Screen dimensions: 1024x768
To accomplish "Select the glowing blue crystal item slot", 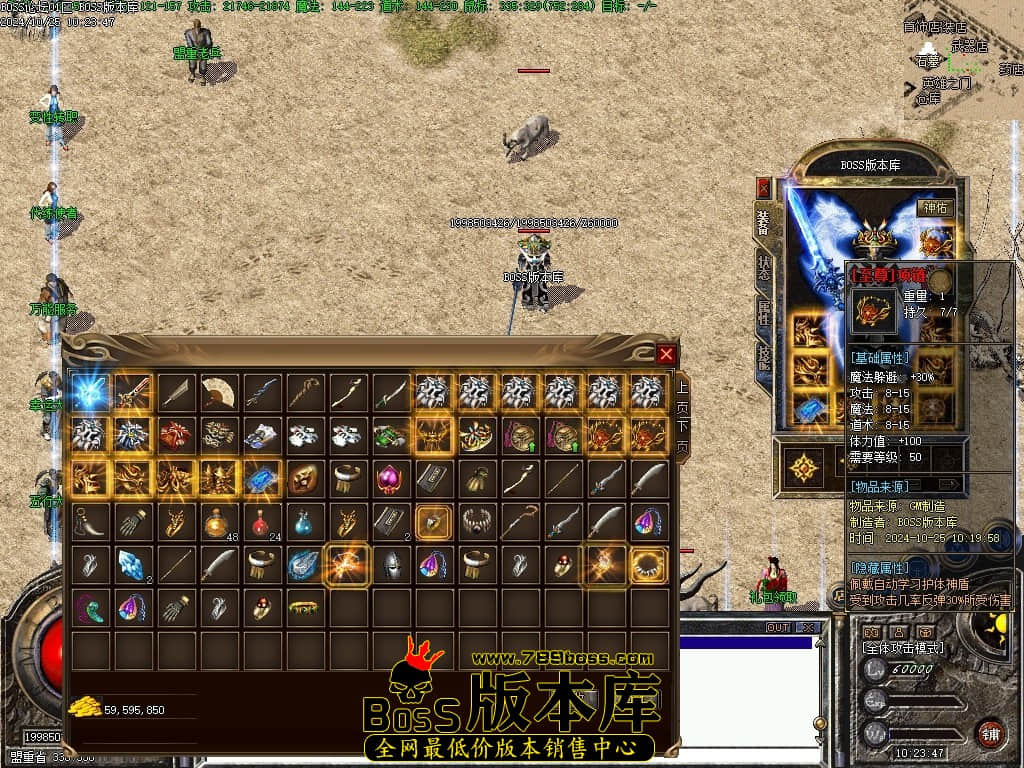I will pos(90,392).
